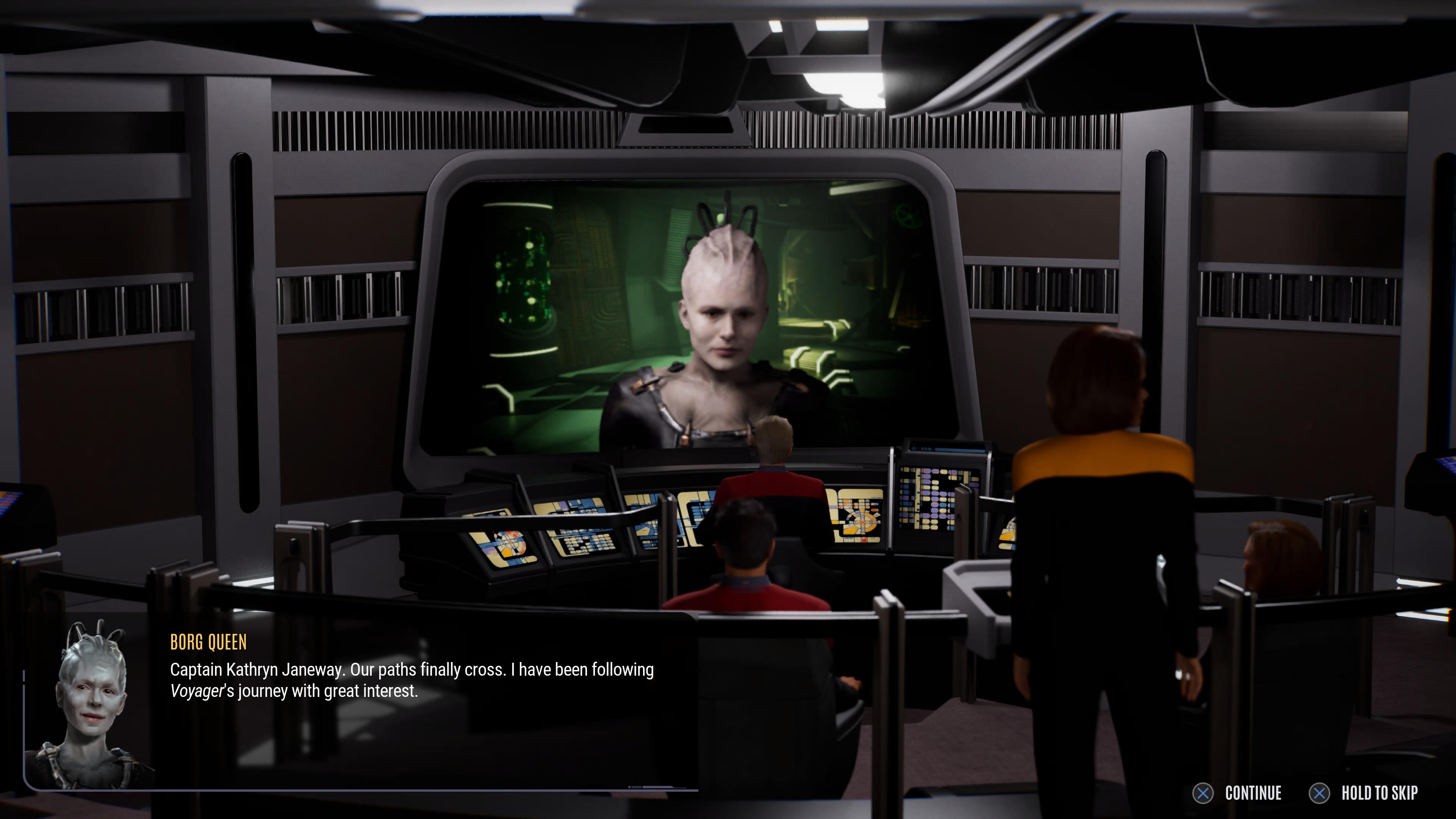This screenshot has height=819, width=1456.
Task: Choose Hold to Skip for the cutscene
Action: [x=1363, y=793]
